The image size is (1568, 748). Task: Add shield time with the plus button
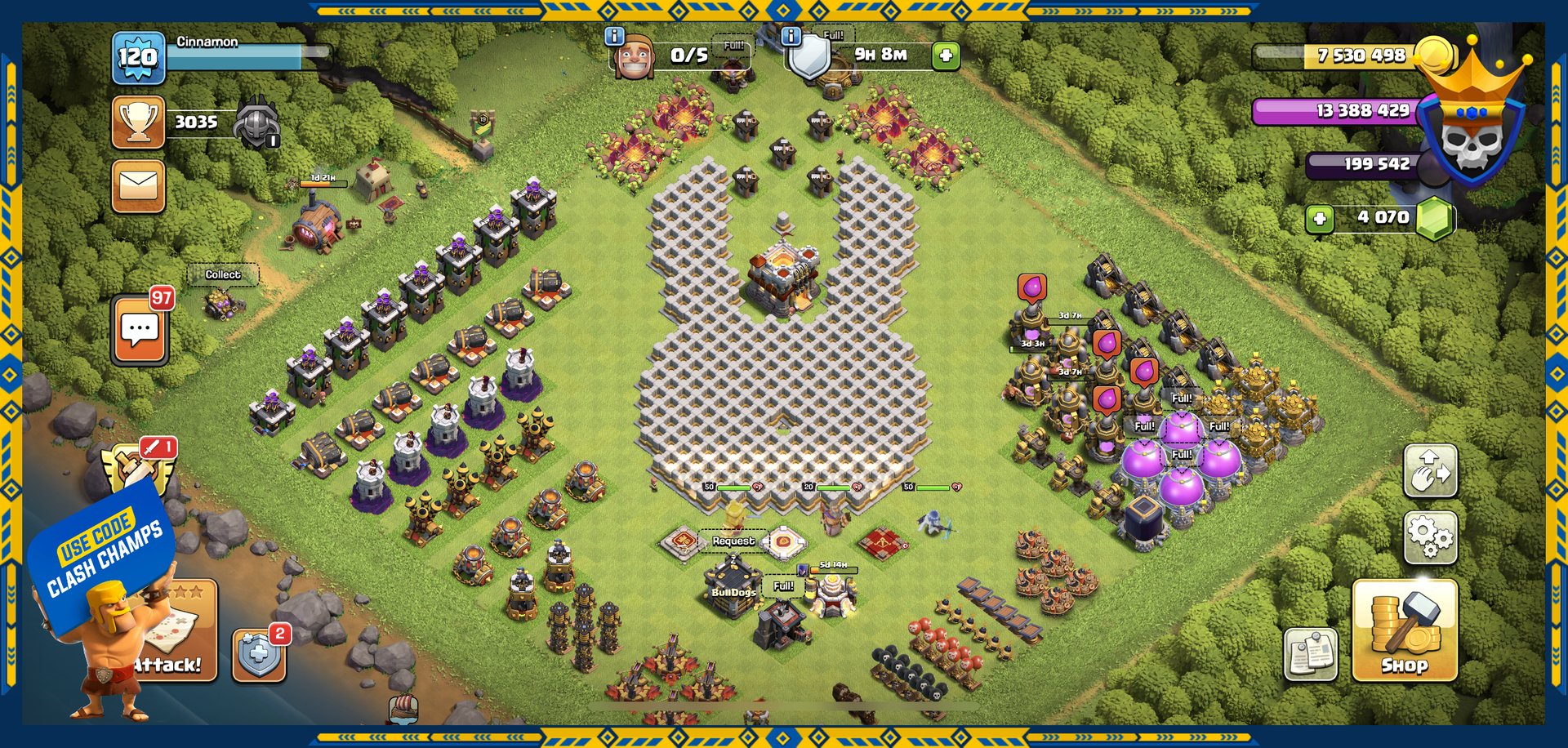(x=946, y=56)
